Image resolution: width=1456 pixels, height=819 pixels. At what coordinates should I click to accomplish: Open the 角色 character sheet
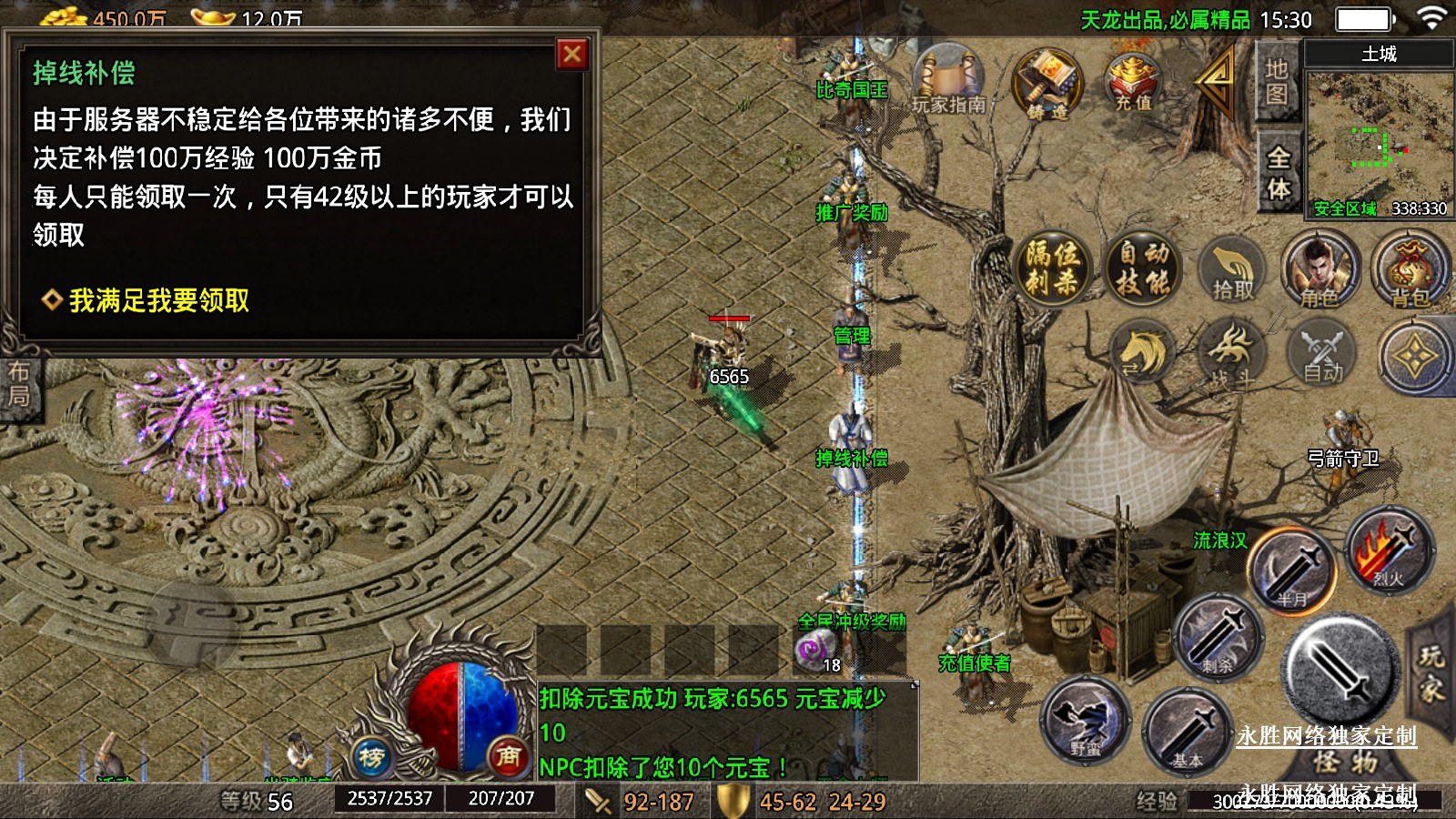(1319, 270)
